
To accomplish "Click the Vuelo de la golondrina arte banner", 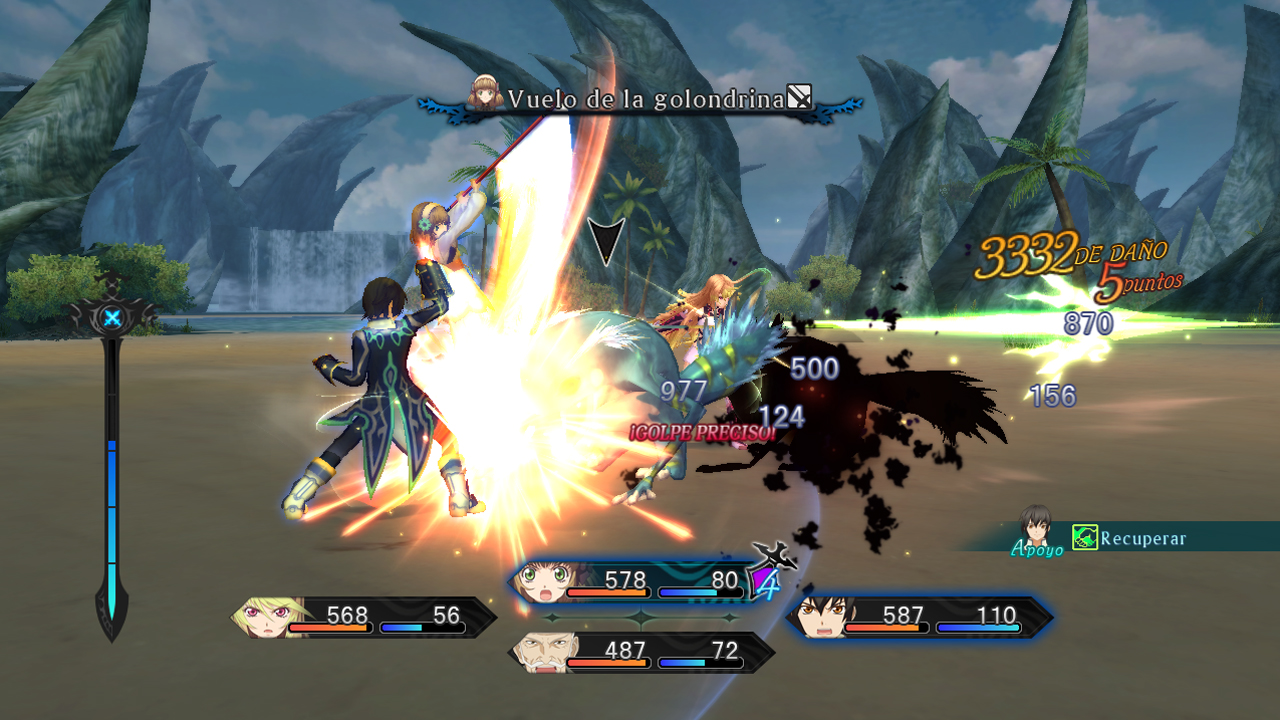I will tap(640, 99).
